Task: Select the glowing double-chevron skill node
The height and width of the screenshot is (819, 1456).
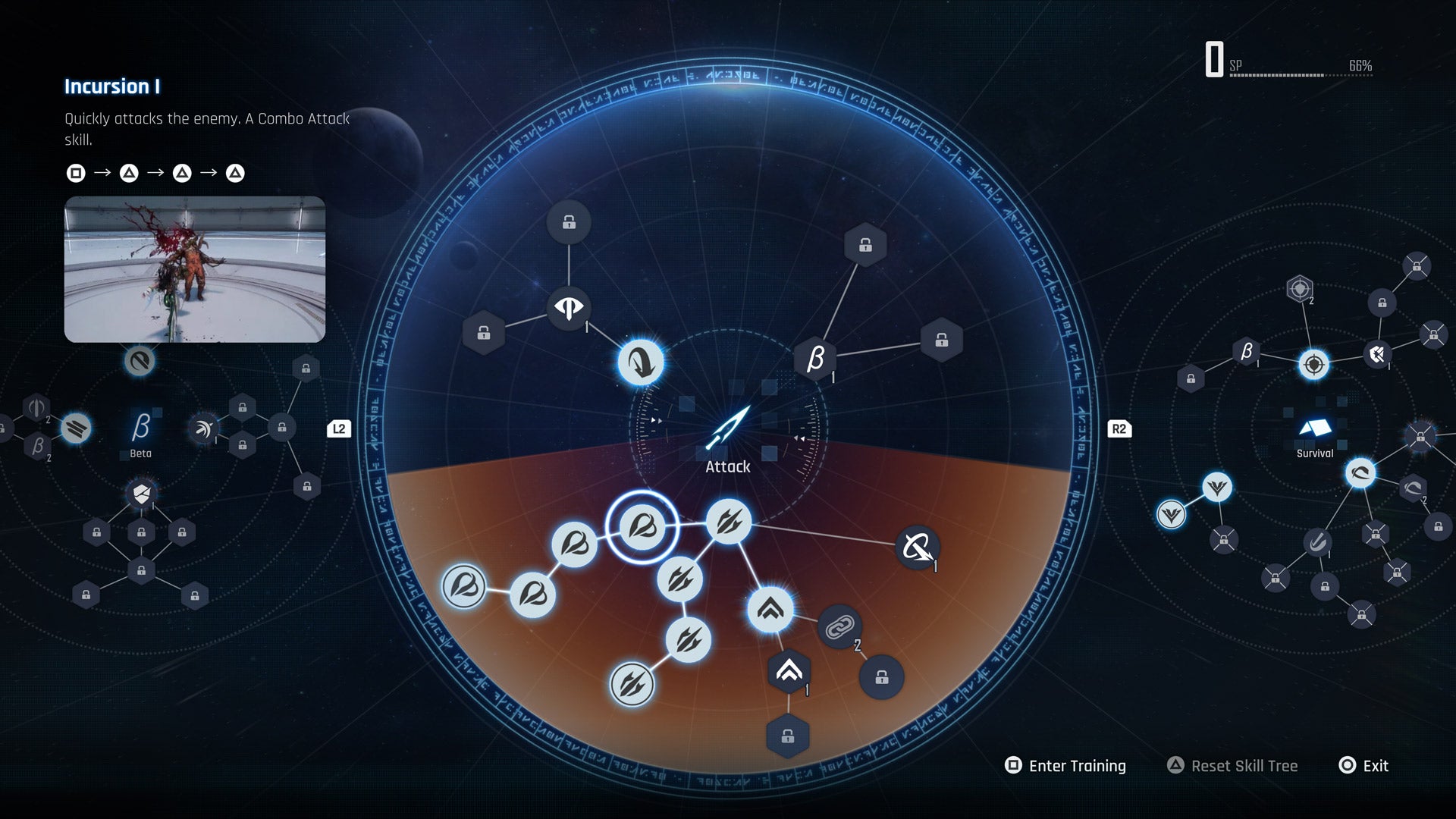Action: click(x=771, y=608)
